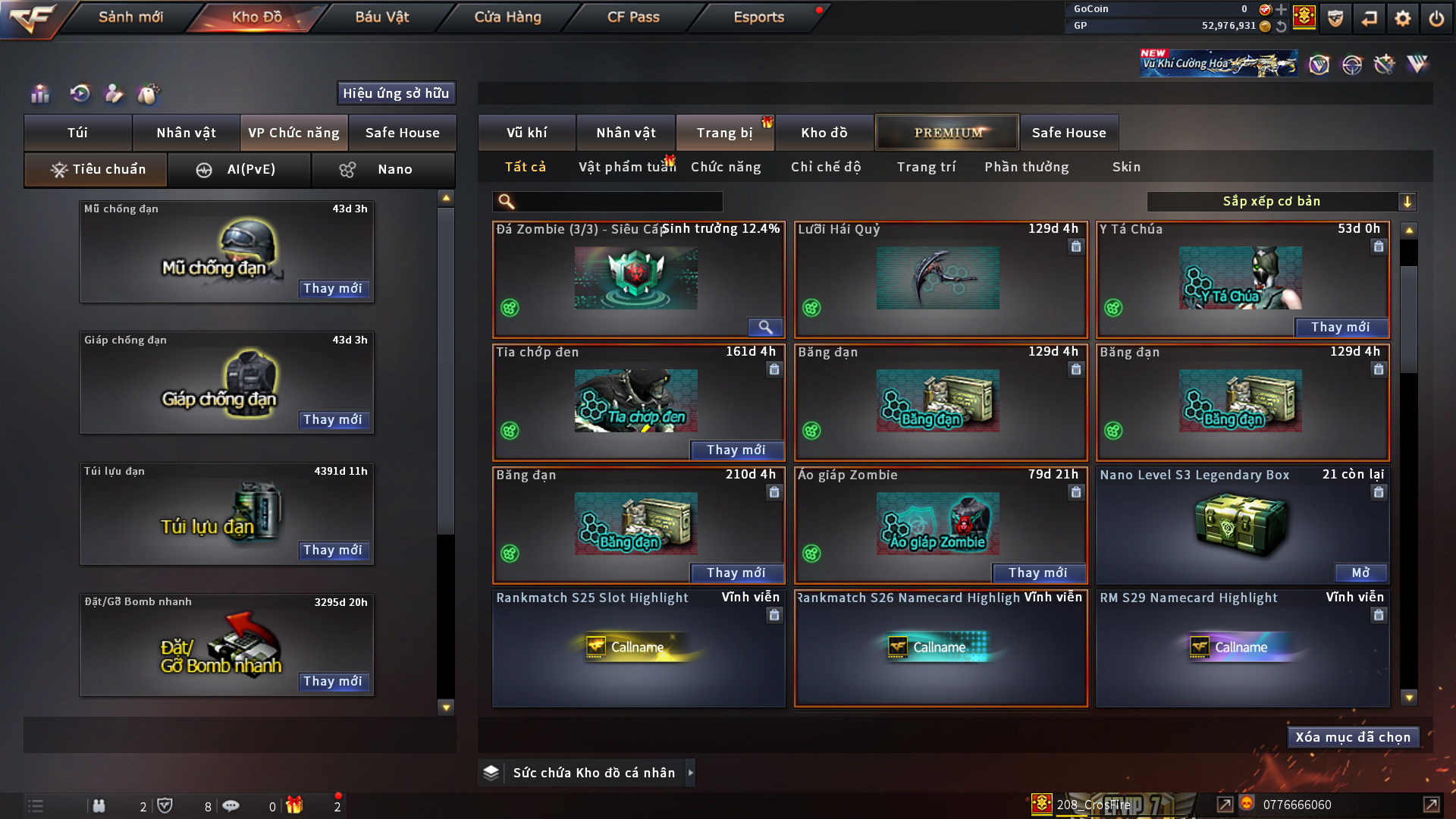Click the Hiệu ứng sở hữu button
The image size is (1456, 819).
coord(396,93)
